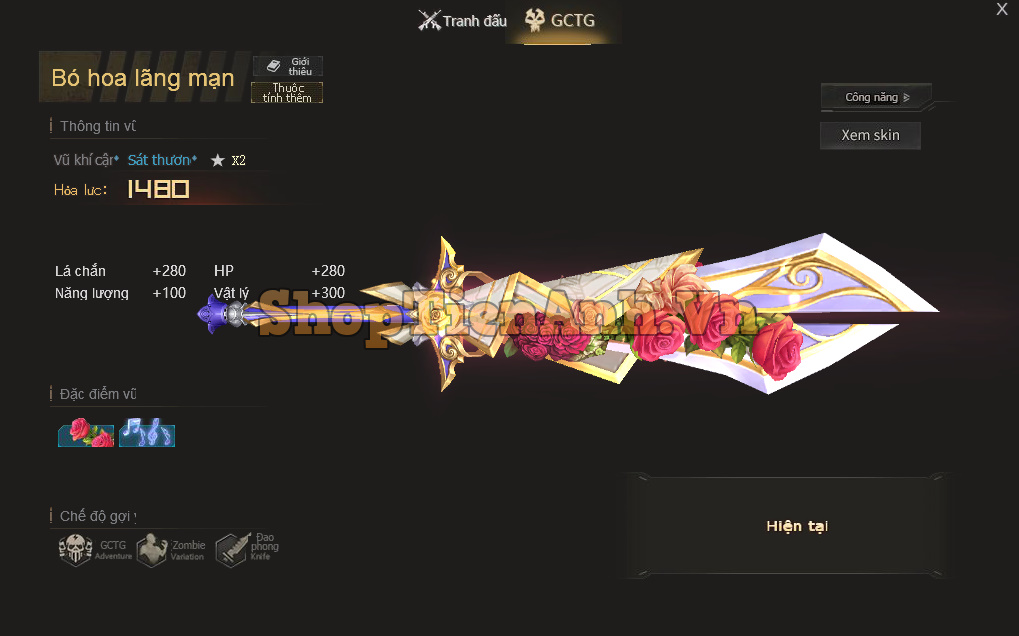
Task: Select the music notes feature icon
Action: click(x=147, y=433)
